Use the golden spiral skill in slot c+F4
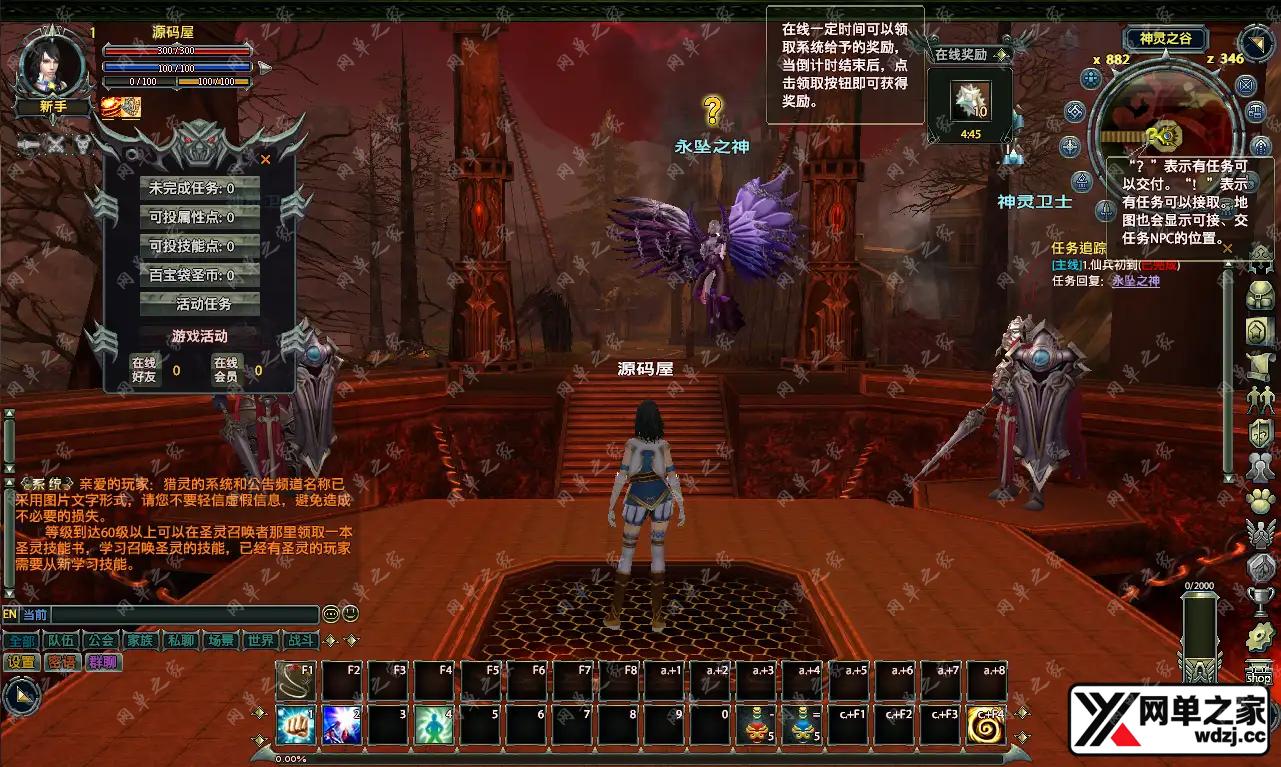1281x767 pixels. coord(985,724)
